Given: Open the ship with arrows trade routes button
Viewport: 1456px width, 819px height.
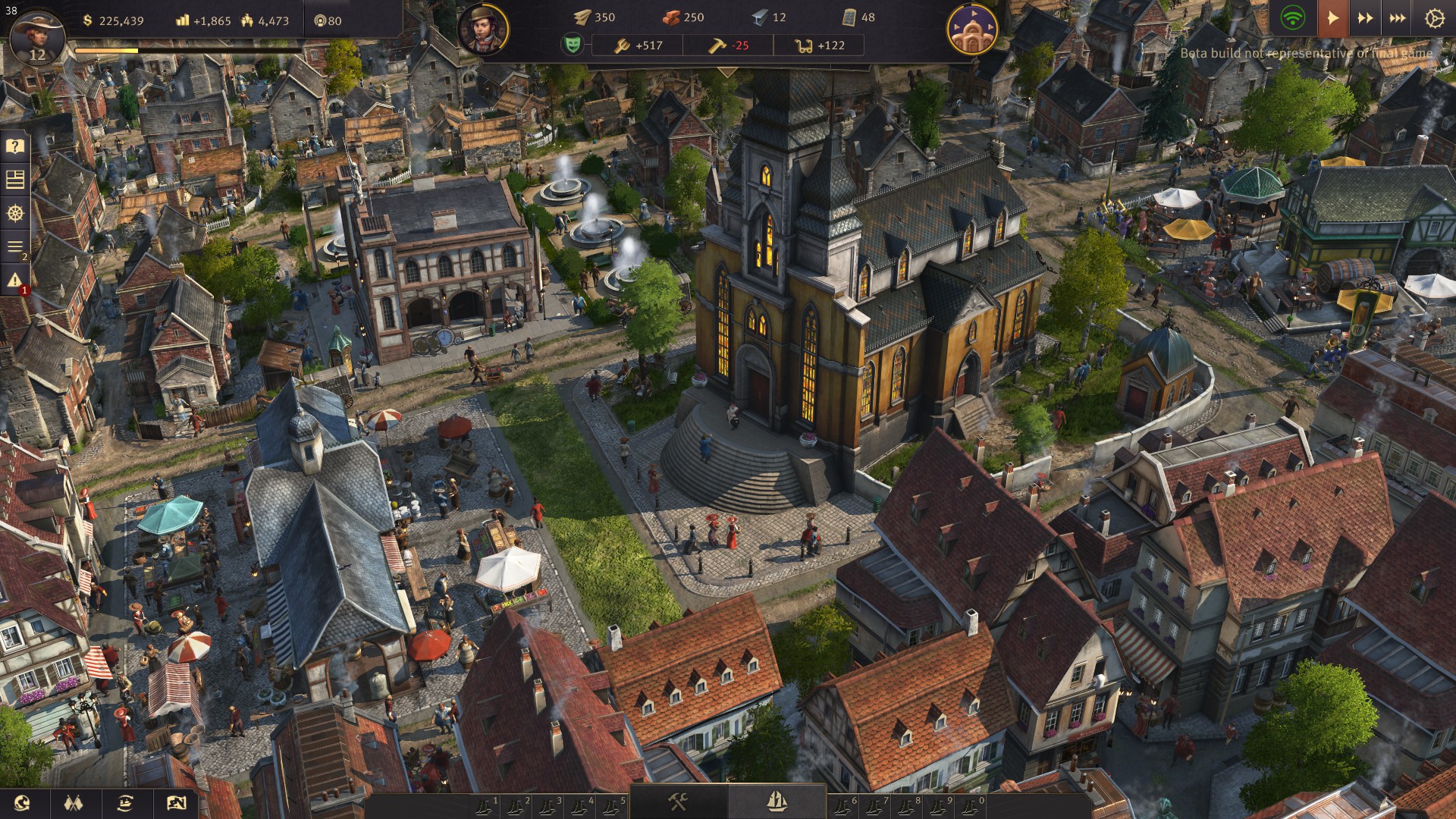Looking at the screenshot, I should [124, 802].
